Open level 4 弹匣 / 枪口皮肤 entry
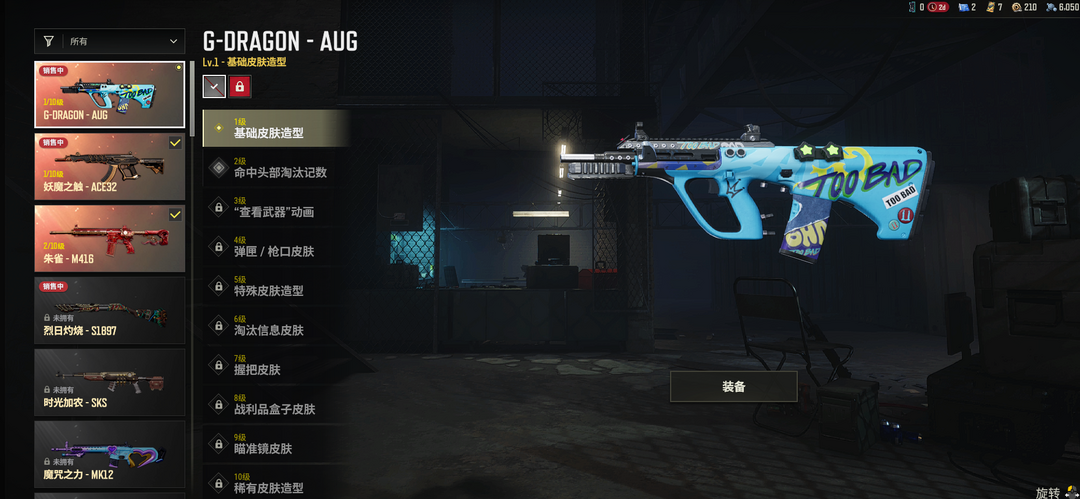 276,247
